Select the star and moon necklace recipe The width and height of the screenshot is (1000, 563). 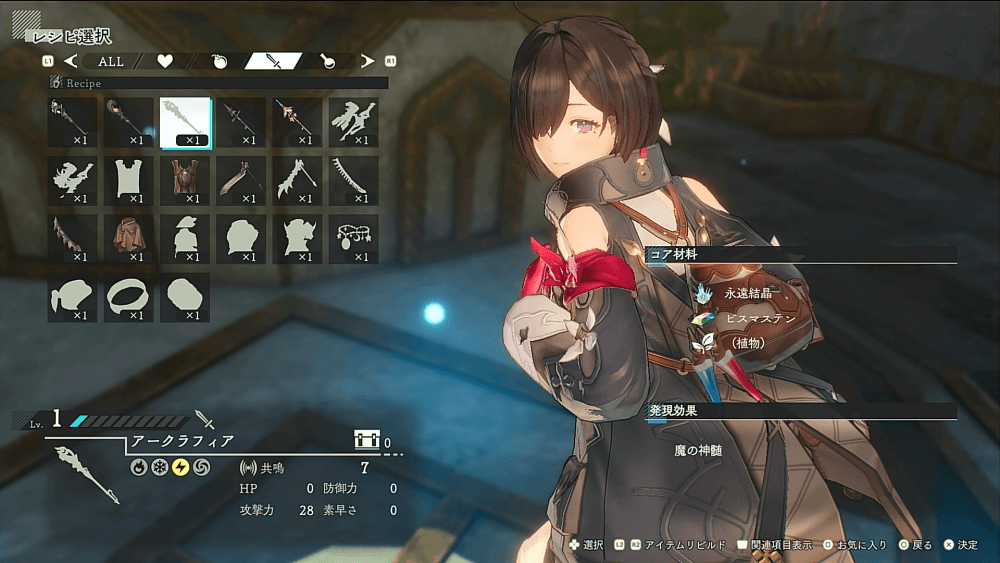pyautogui.click(x=353, y=238)
